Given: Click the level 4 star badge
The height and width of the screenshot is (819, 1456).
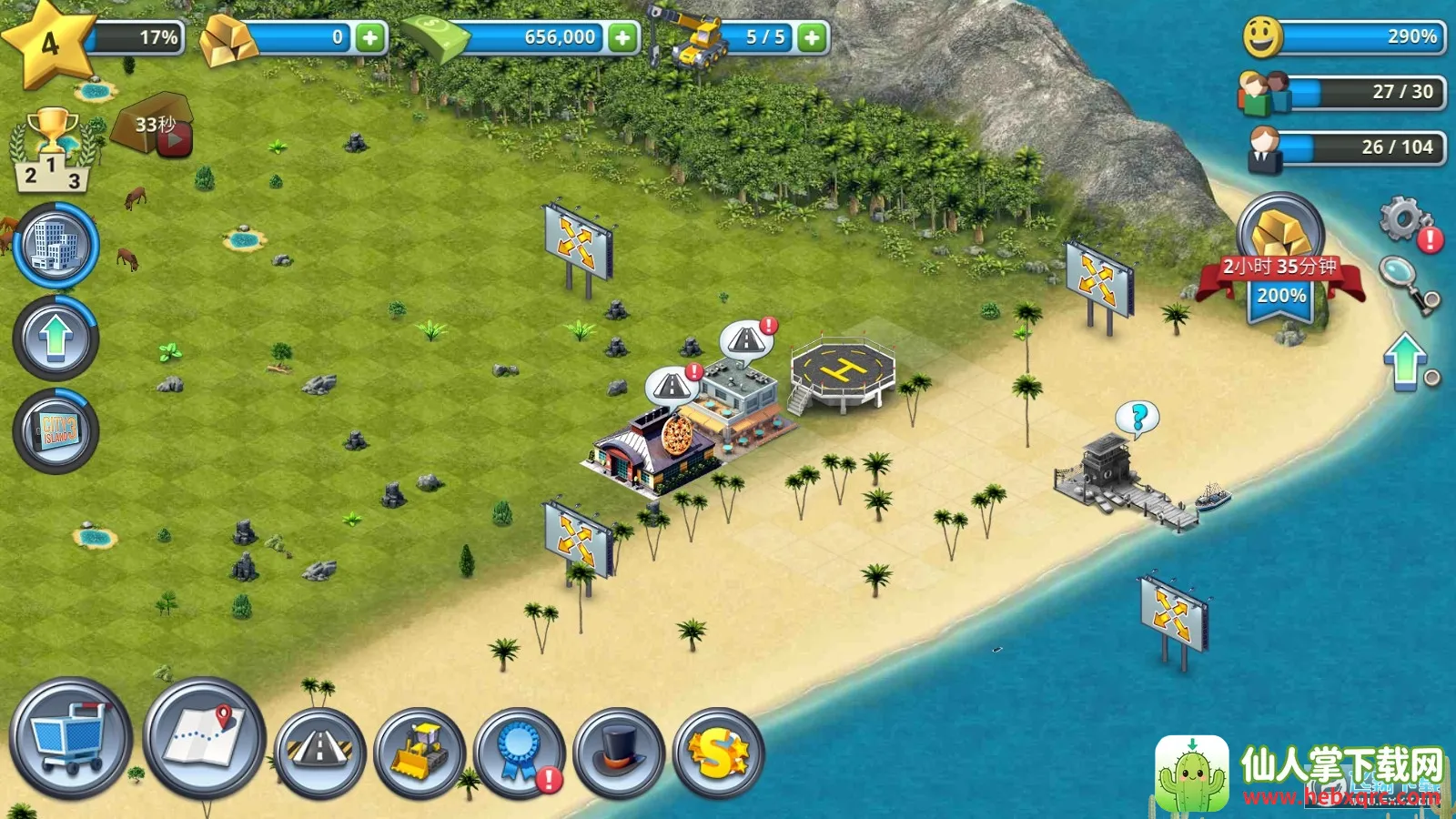Looking at the screenshot, I should coord(47,43).
